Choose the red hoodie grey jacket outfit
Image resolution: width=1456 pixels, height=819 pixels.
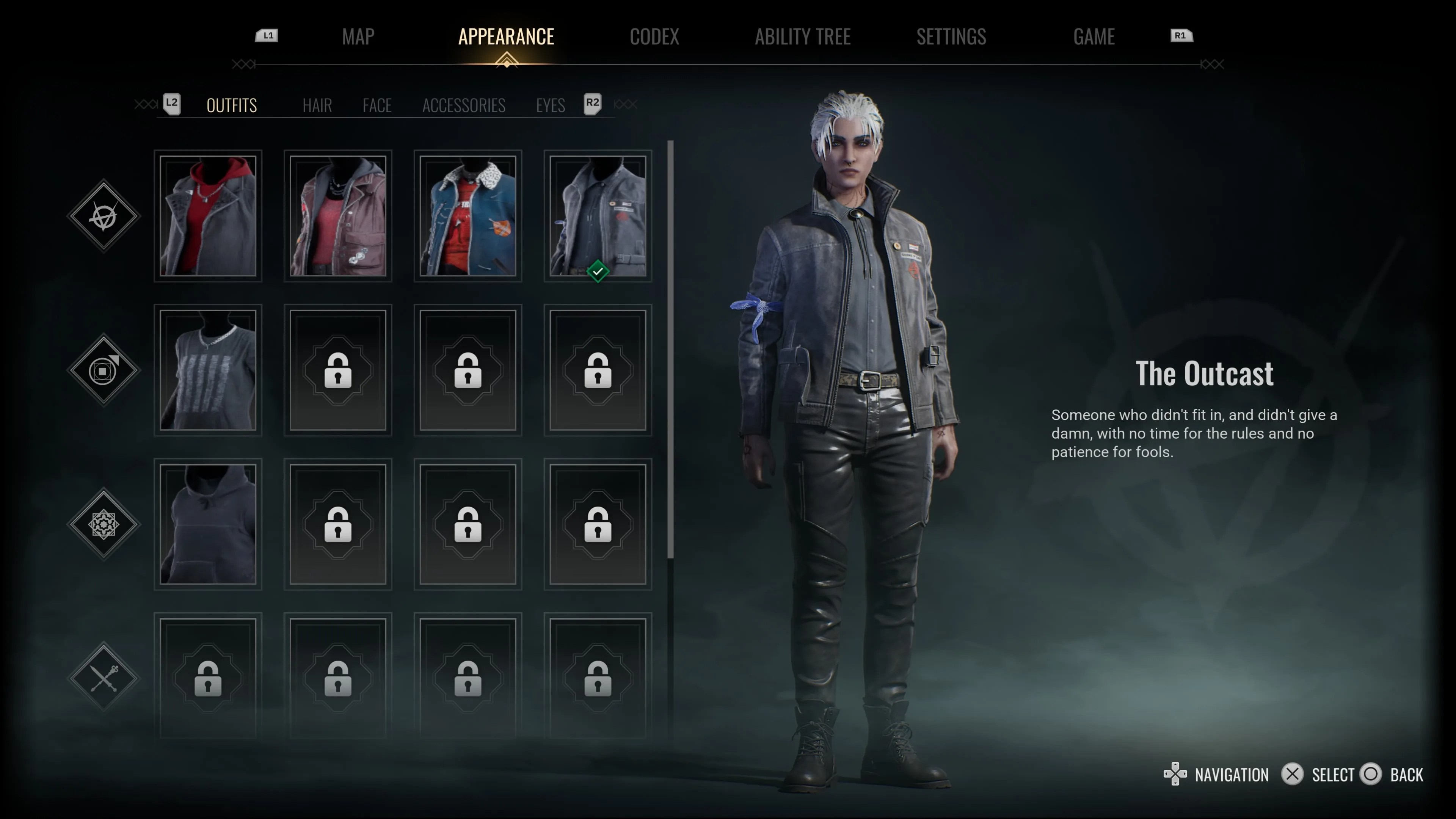[208, 216]
